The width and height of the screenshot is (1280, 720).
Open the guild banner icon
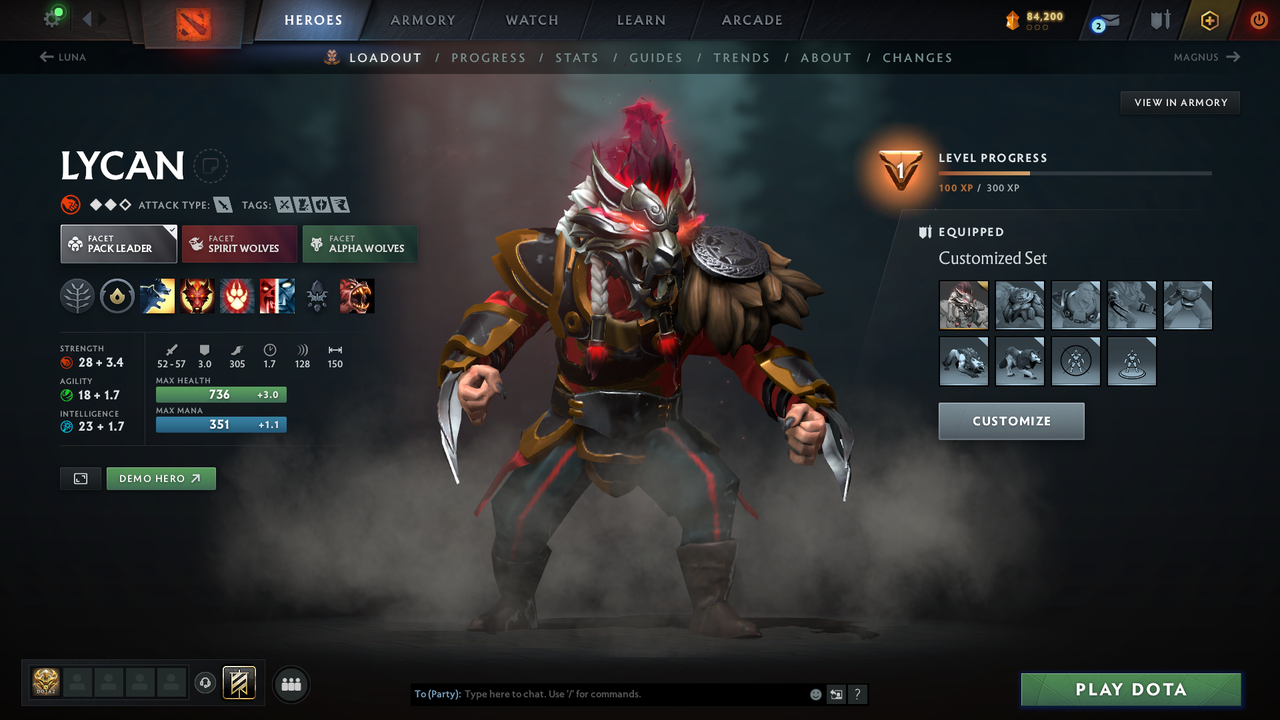click(240, 683)
